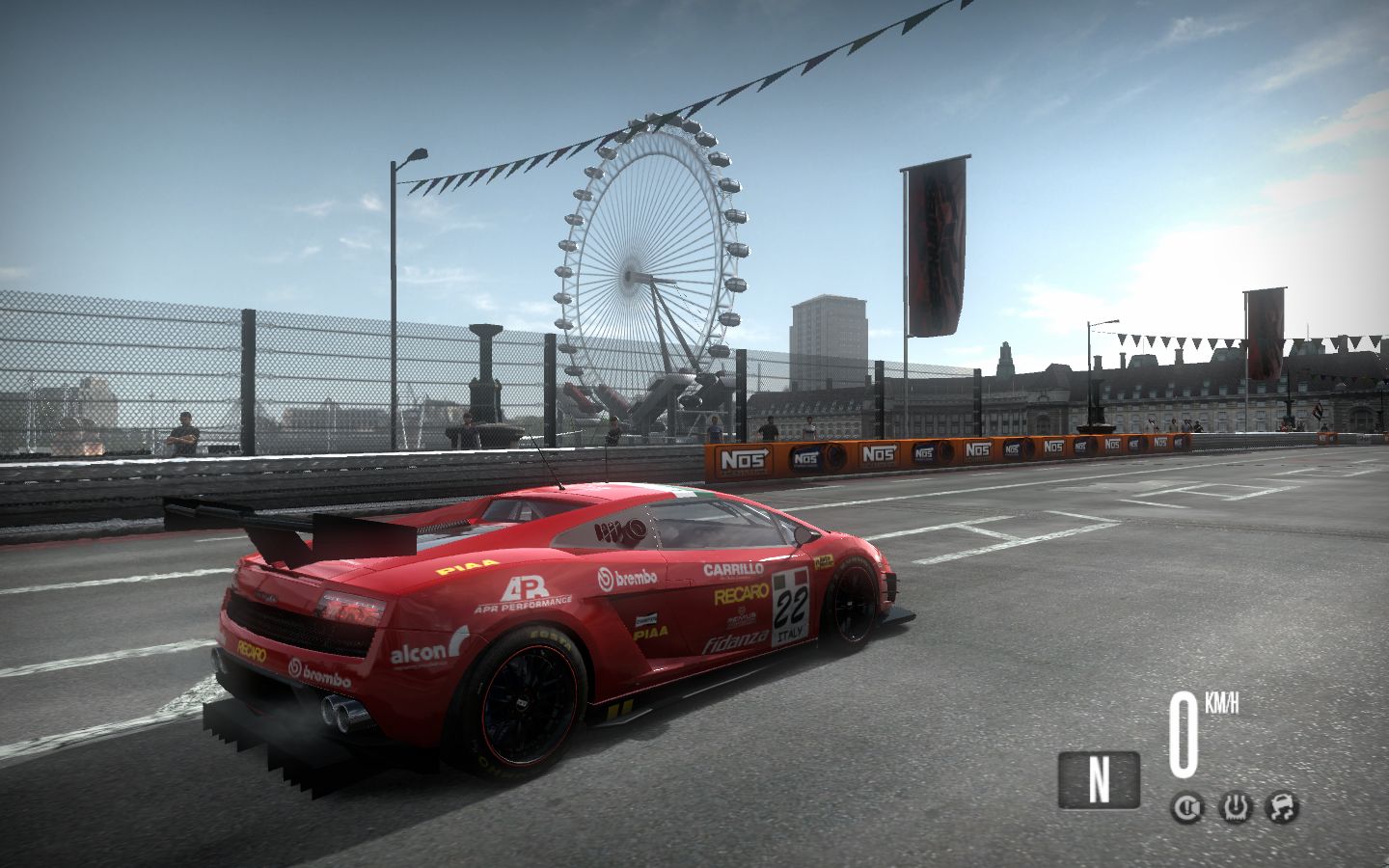
Task: Toggle the skidding car stability icon
Action: point(1283,806)
